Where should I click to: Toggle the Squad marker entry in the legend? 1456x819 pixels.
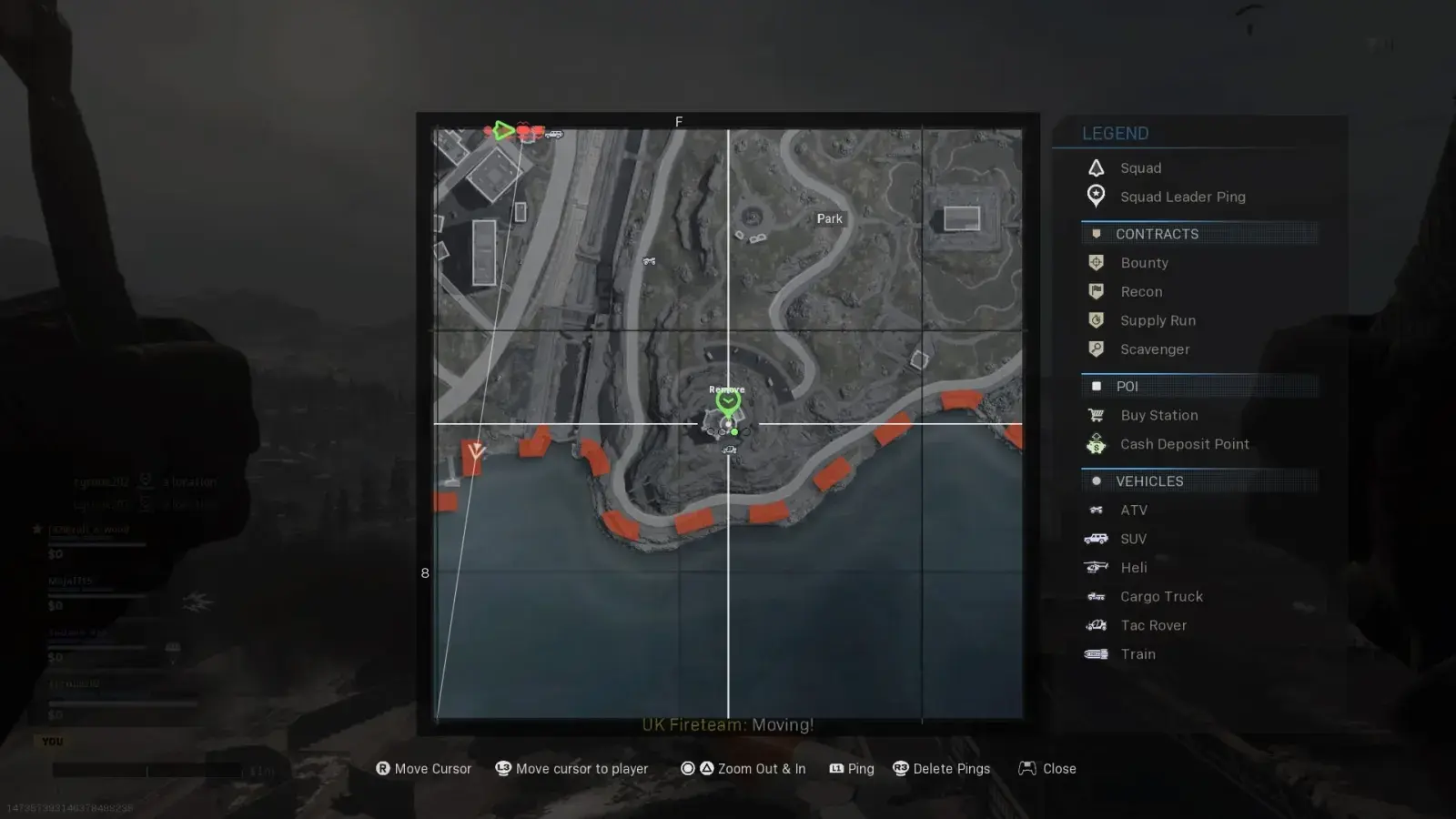(1097, 167)
